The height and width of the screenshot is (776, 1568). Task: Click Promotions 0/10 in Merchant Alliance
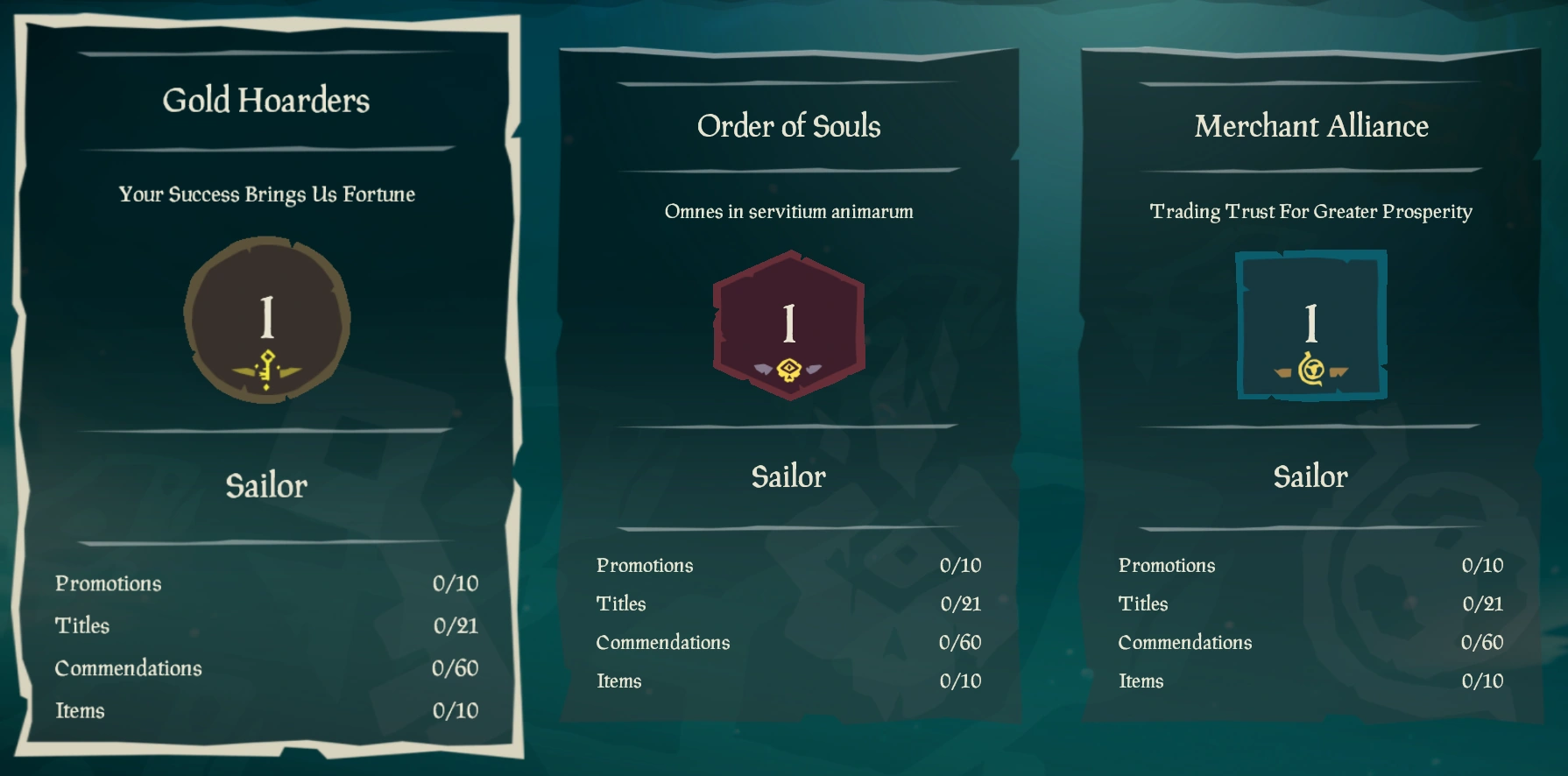pyautogui.click(x=1167, y=565)
